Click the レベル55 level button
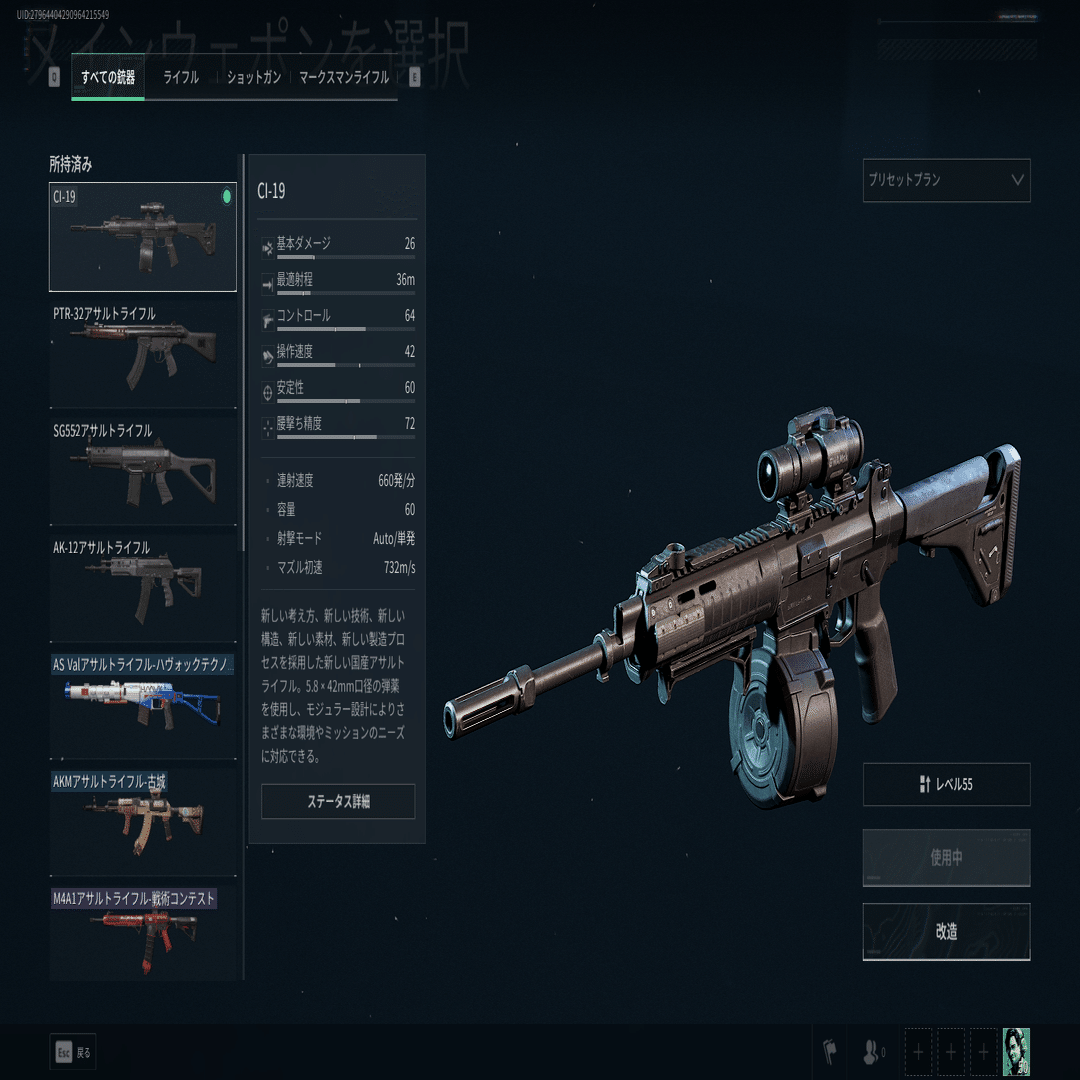The height and width of the screenshot is (1080, 1080). coord(946,785)
